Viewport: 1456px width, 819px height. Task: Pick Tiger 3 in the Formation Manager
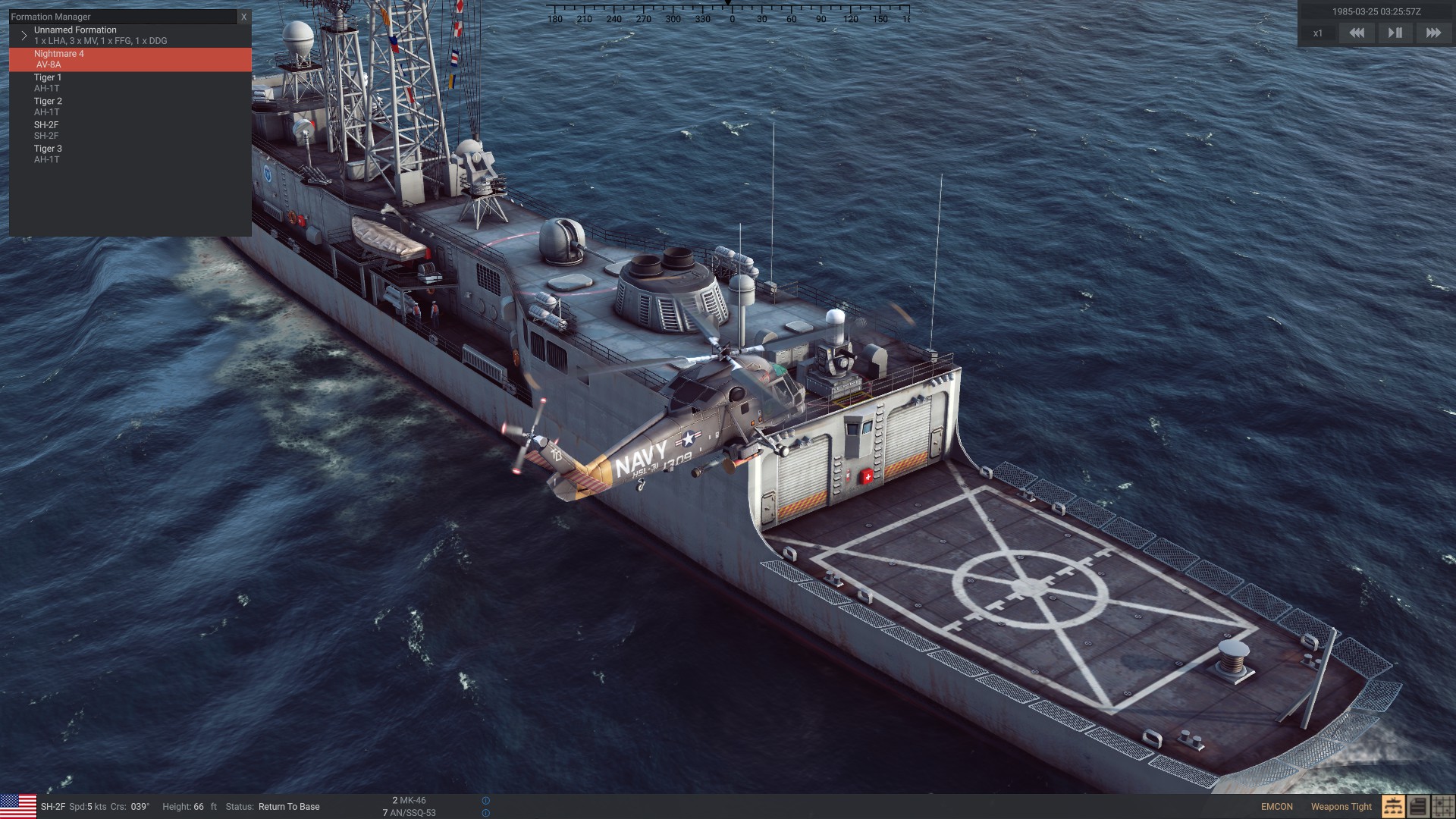[130, 154]
